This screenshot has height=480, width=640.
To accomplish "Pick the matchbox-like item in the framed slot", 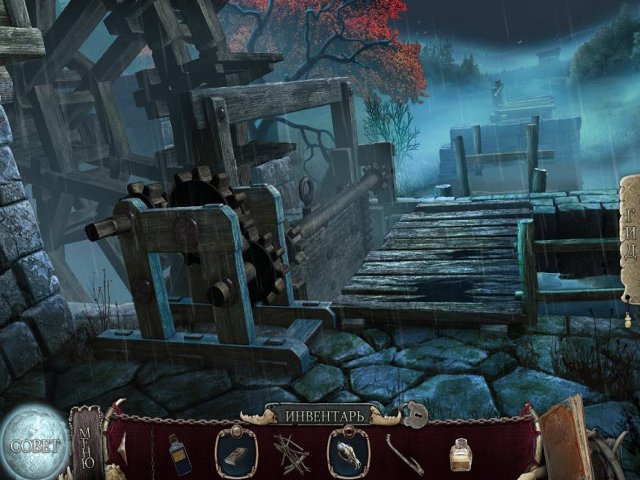I will click(x=236, y=450).
